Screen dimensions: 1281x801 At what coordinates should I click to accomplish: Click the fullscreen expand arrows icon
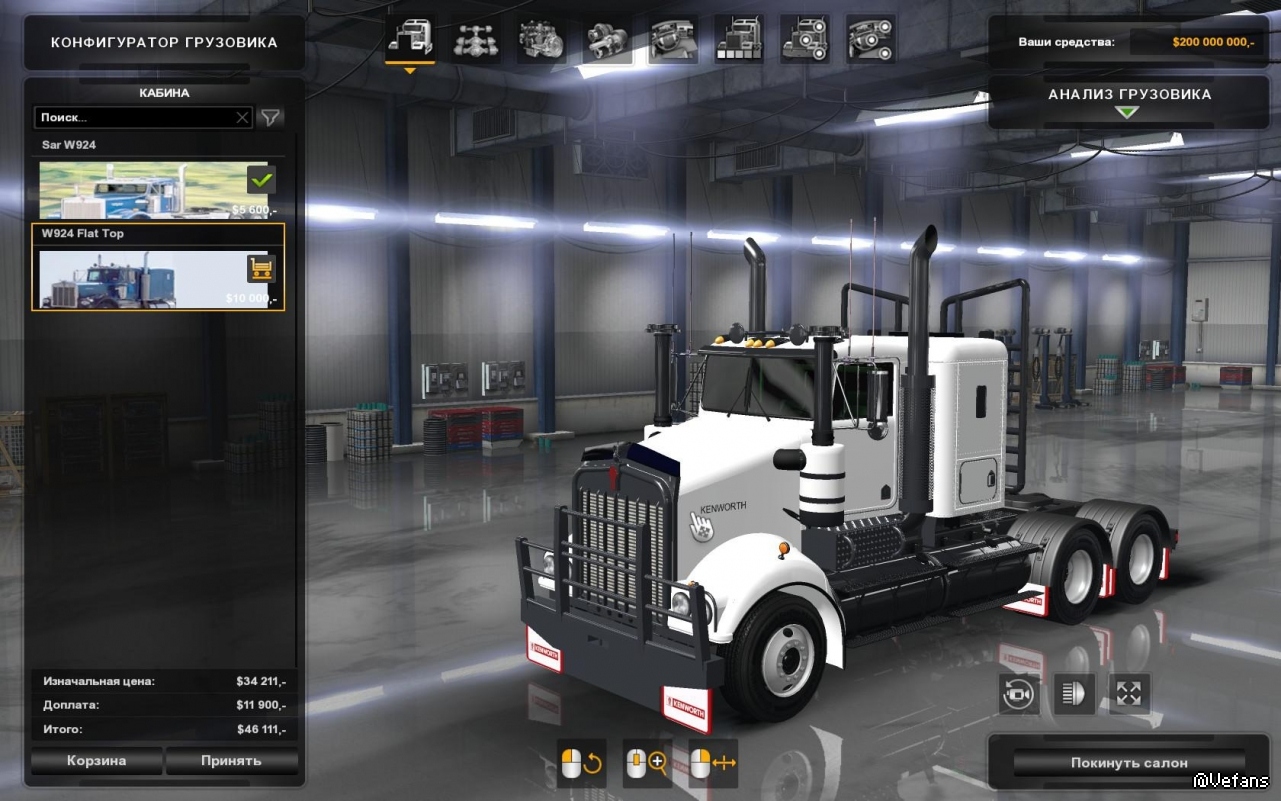click(1130, 693)
